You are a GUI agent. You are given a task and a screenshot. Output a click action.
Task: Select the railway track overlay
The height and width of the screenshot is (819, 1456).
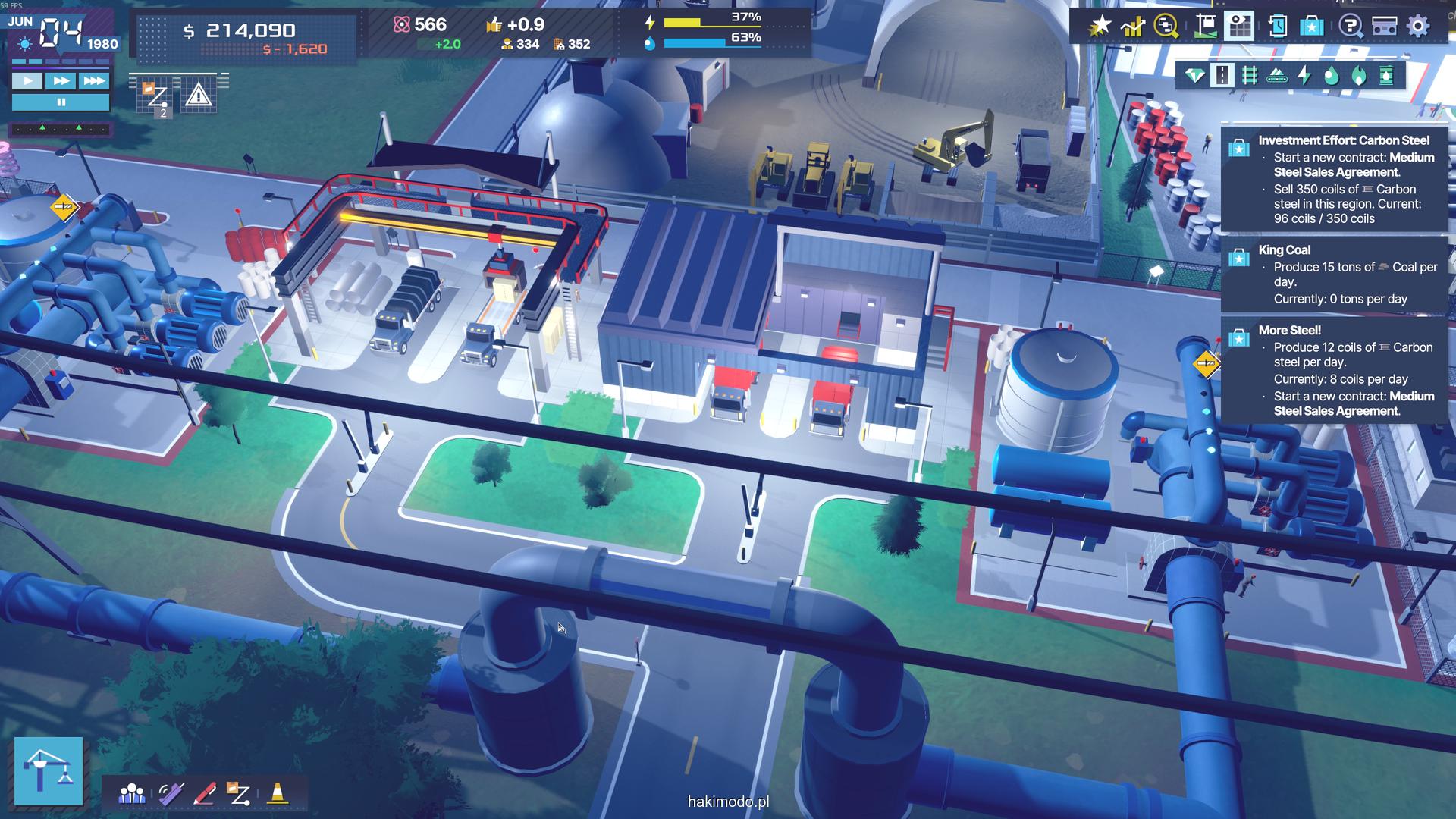[x=1249, y=75]
